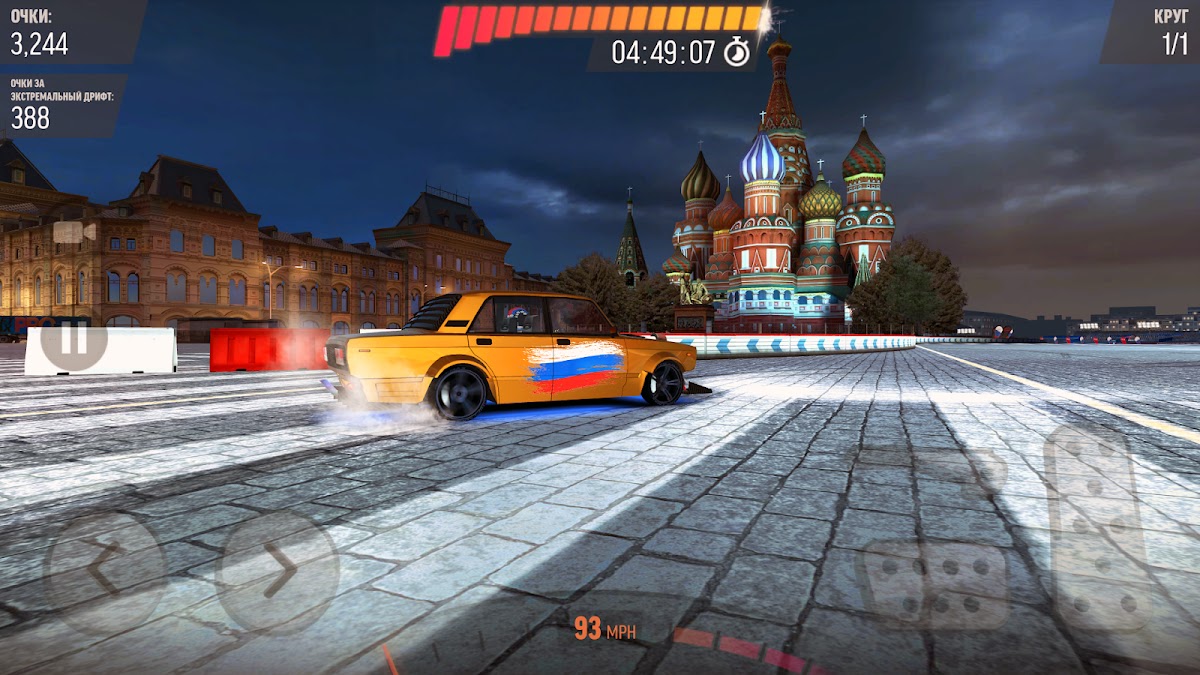1200x675 pixels.
Task: Tap the wide brake pedal
Action: coord(935,585)
